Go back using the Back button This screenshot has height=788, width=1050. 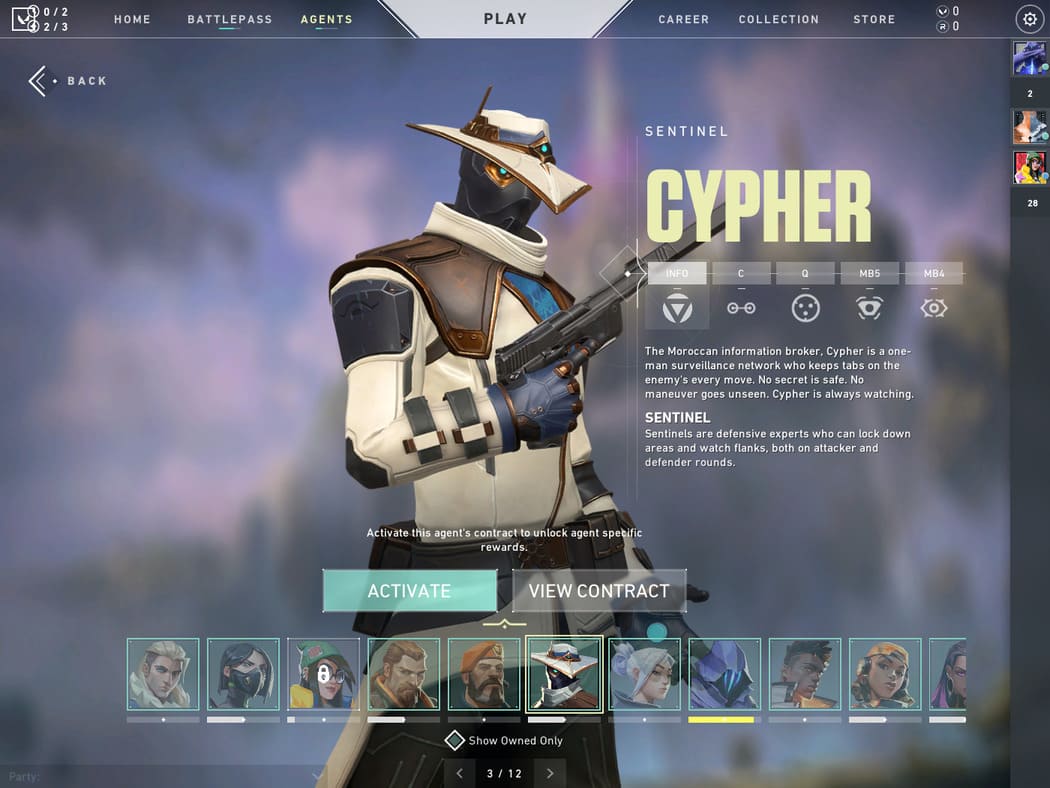(x=69, y=81)
